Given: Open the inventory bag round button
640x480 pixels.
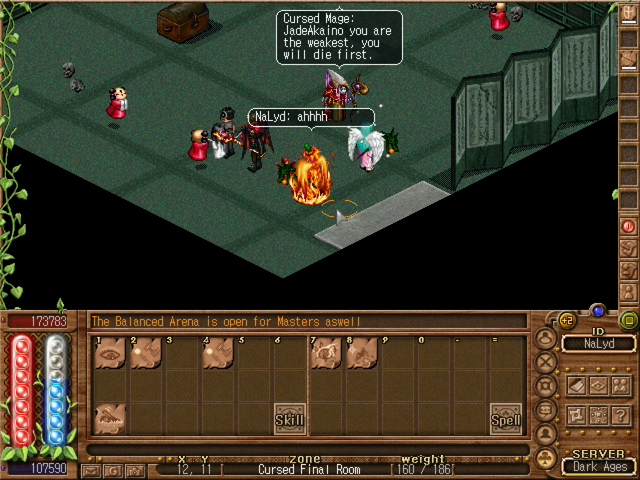Looking at the screenshot, I should click(x=544, y=337).
